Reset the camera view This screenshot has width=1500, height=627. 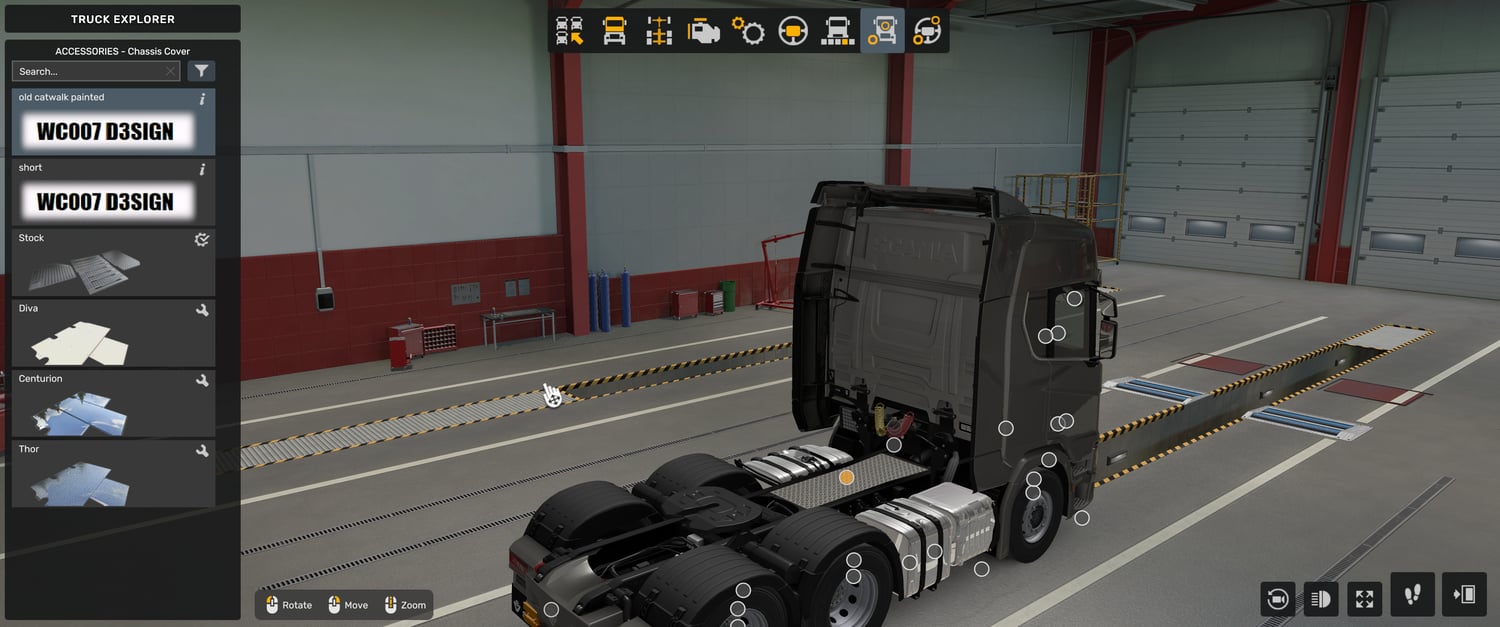click(x=1277, y=599)
